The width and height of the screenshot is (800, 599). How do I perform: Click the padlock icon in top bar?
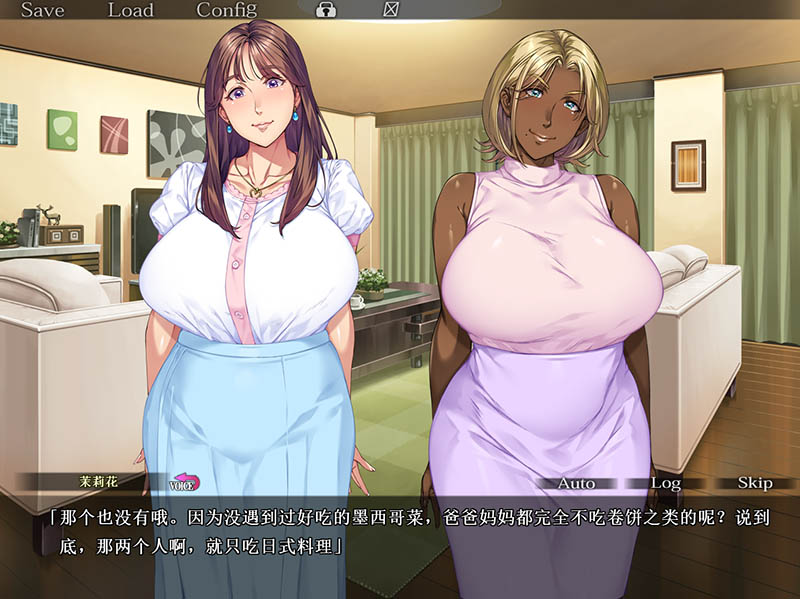pos(326,11)
